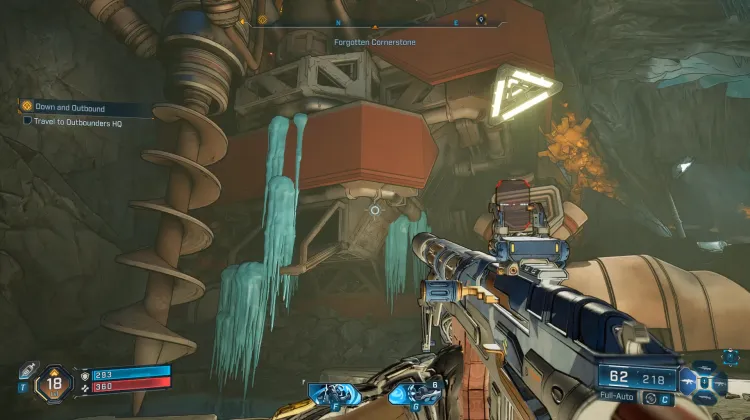Use the repkit syringe icon
The height and width of the screenshot is (420, 750).
click(28, 369)
